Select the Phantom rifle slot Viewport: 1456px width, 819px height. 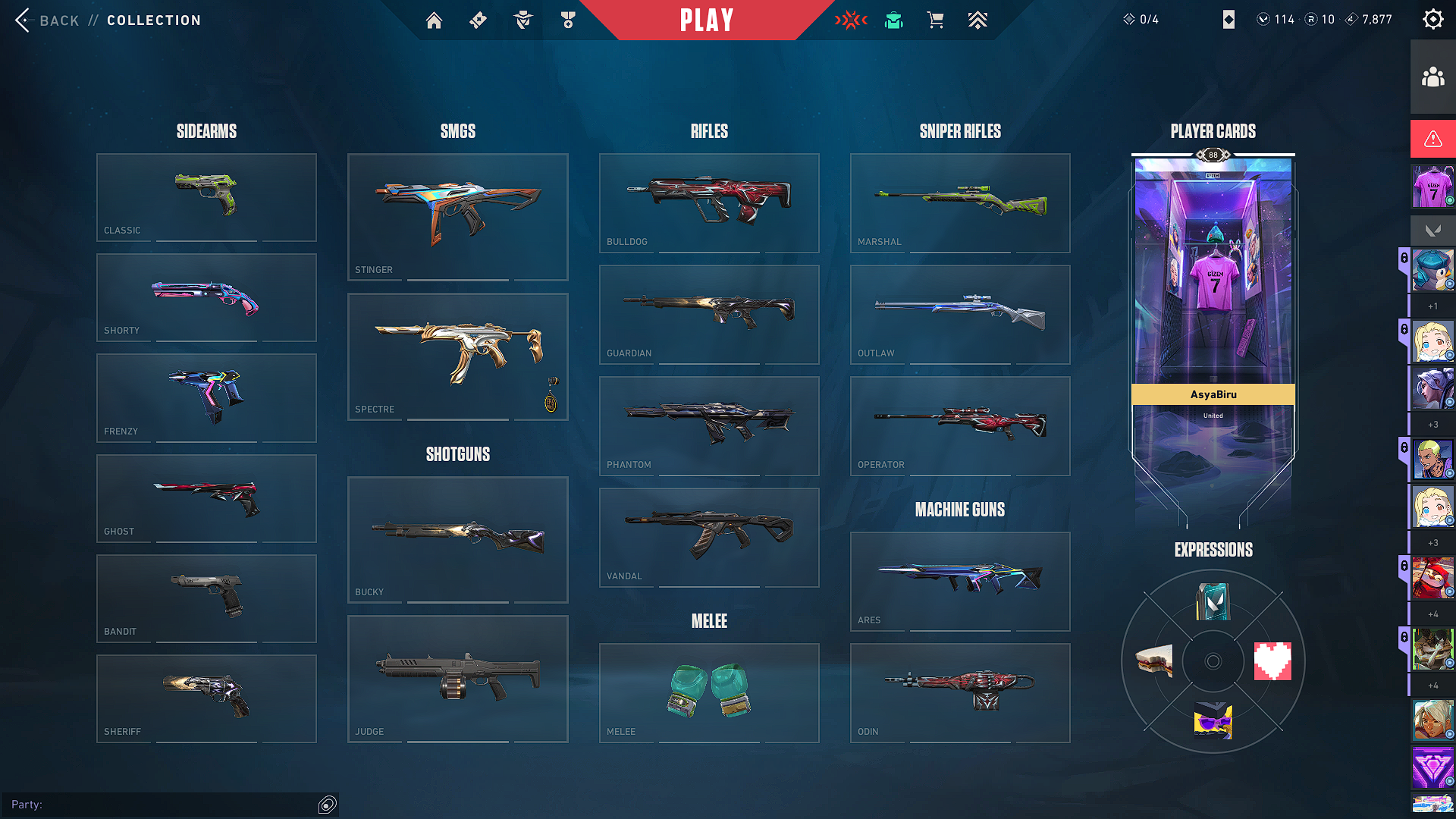709,425
